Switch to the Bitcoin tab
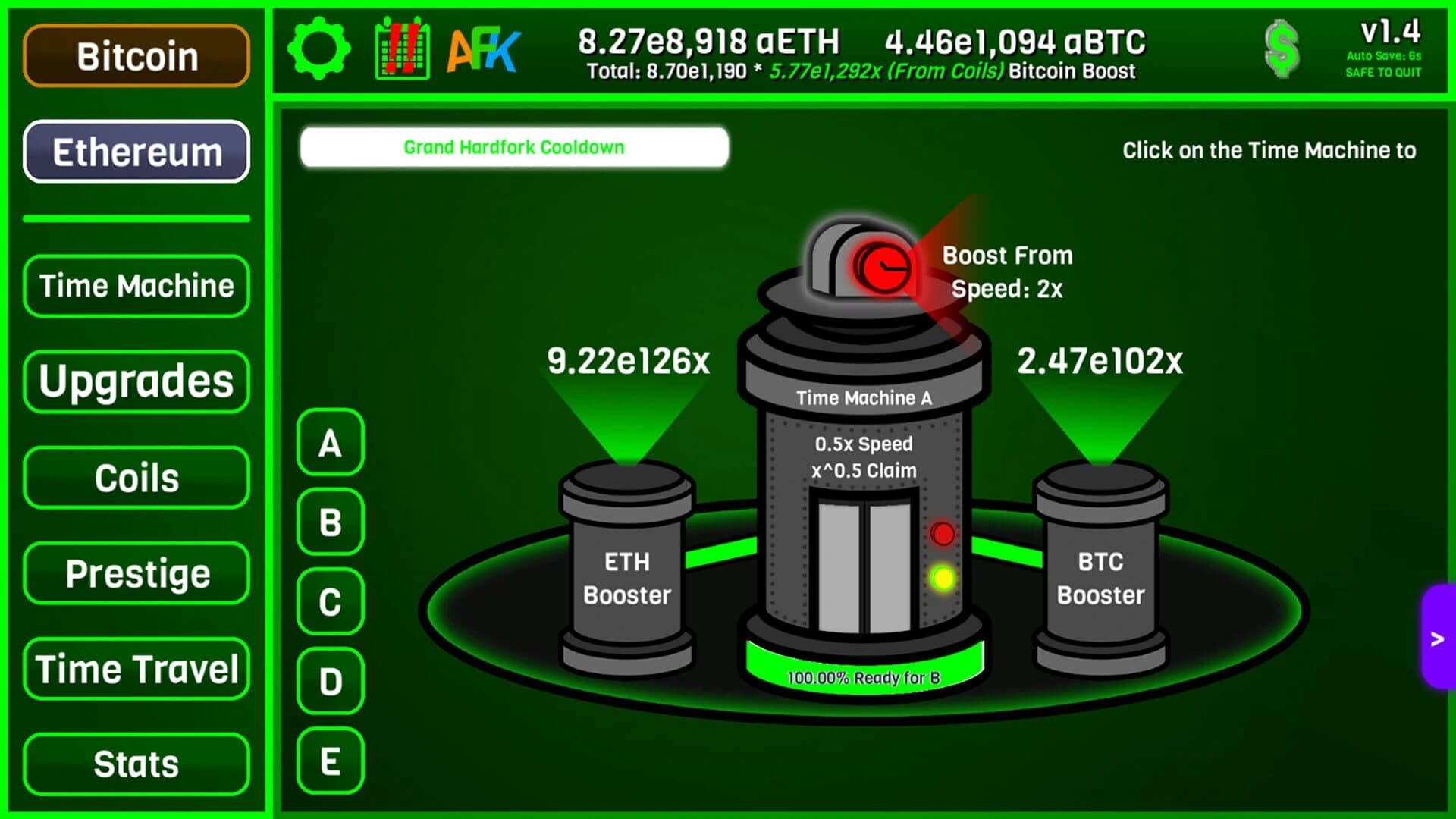 coord(136,55)
